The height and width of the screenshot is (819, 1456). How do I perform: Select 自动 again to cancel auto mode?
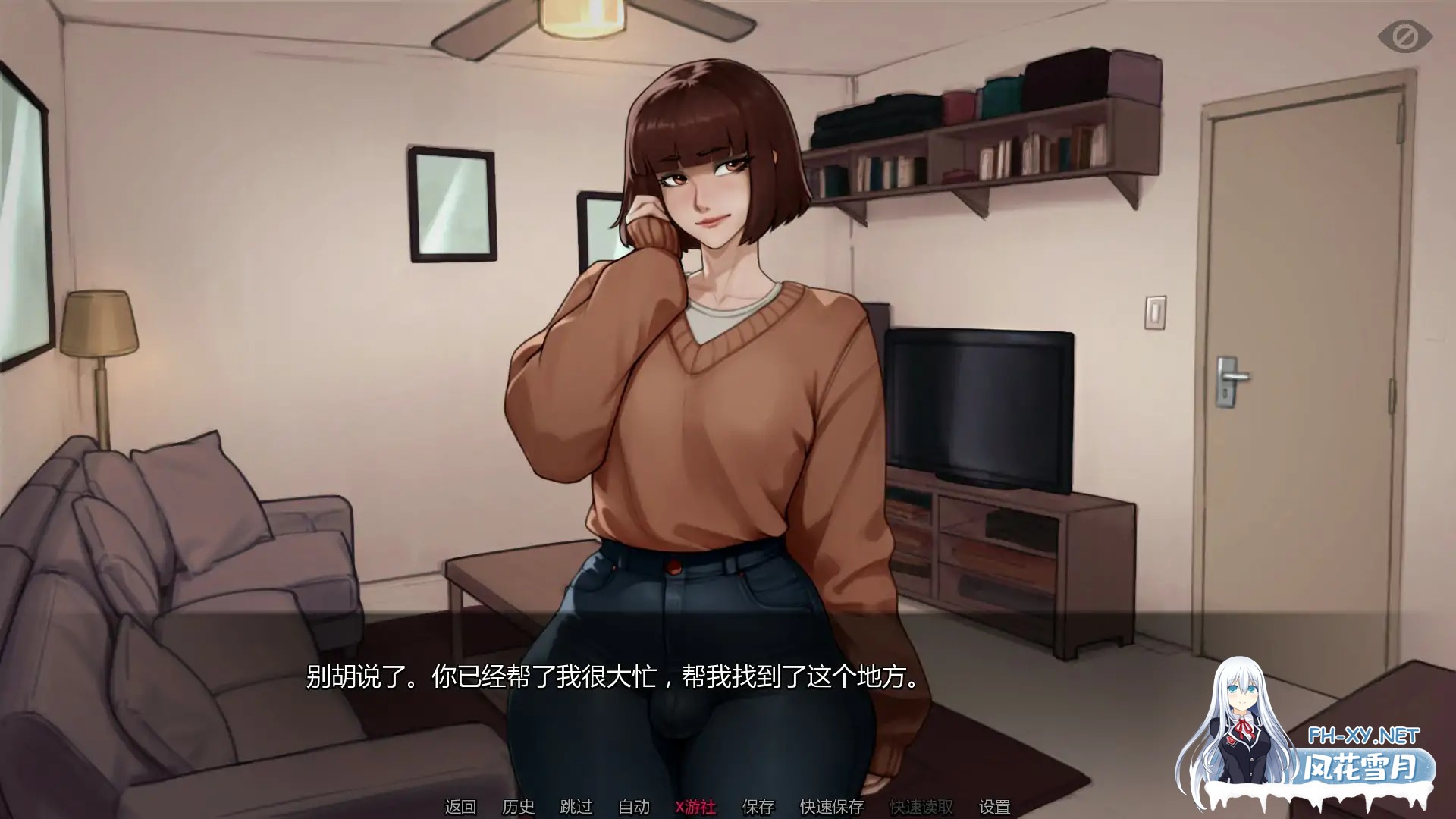click(632, 808)
